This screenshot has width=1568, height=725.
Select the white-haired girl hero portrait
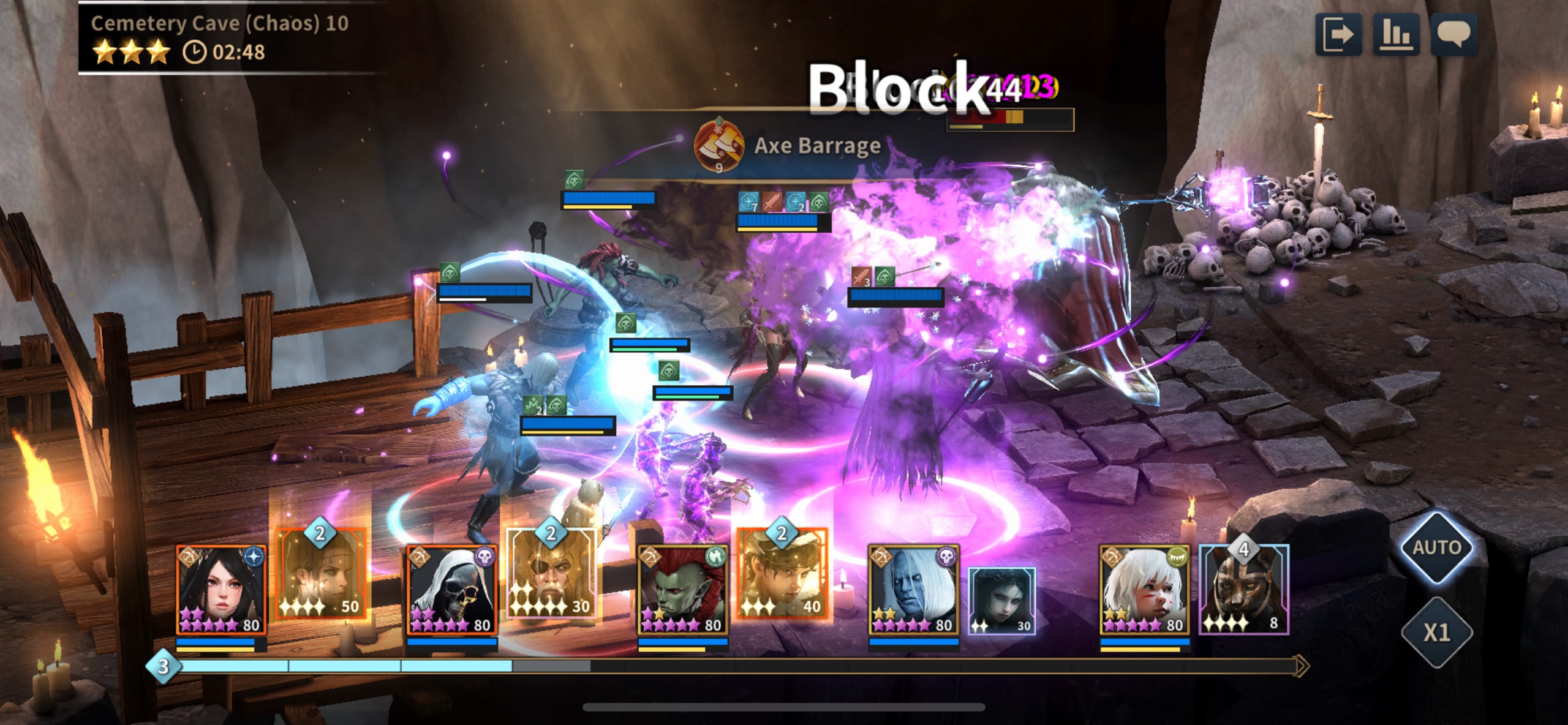point(1145,589)
